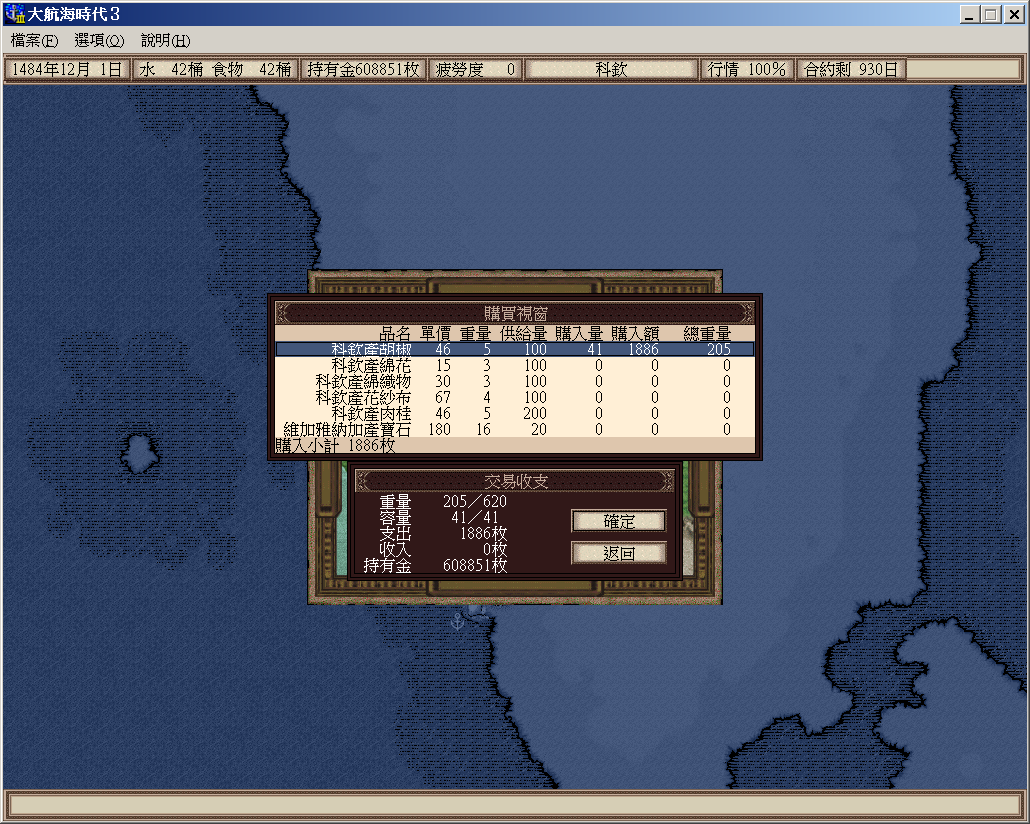The width and height of the screenshot is (1030, 824).
Task: Pick the 科欽產花紗布 row
Action: (x=514, y=398)
